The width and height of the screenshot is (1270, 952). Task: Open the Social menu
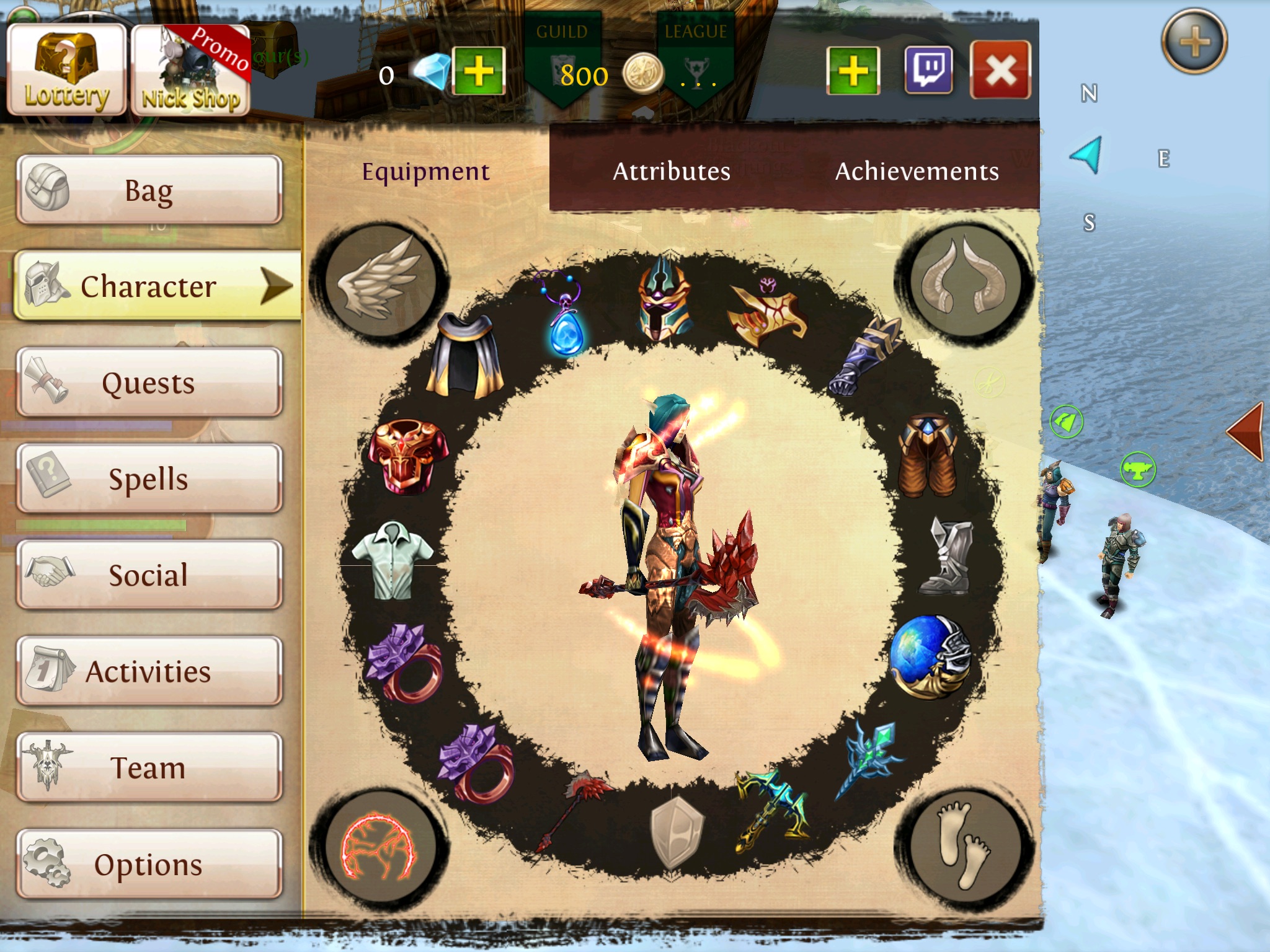pos(149,575)
